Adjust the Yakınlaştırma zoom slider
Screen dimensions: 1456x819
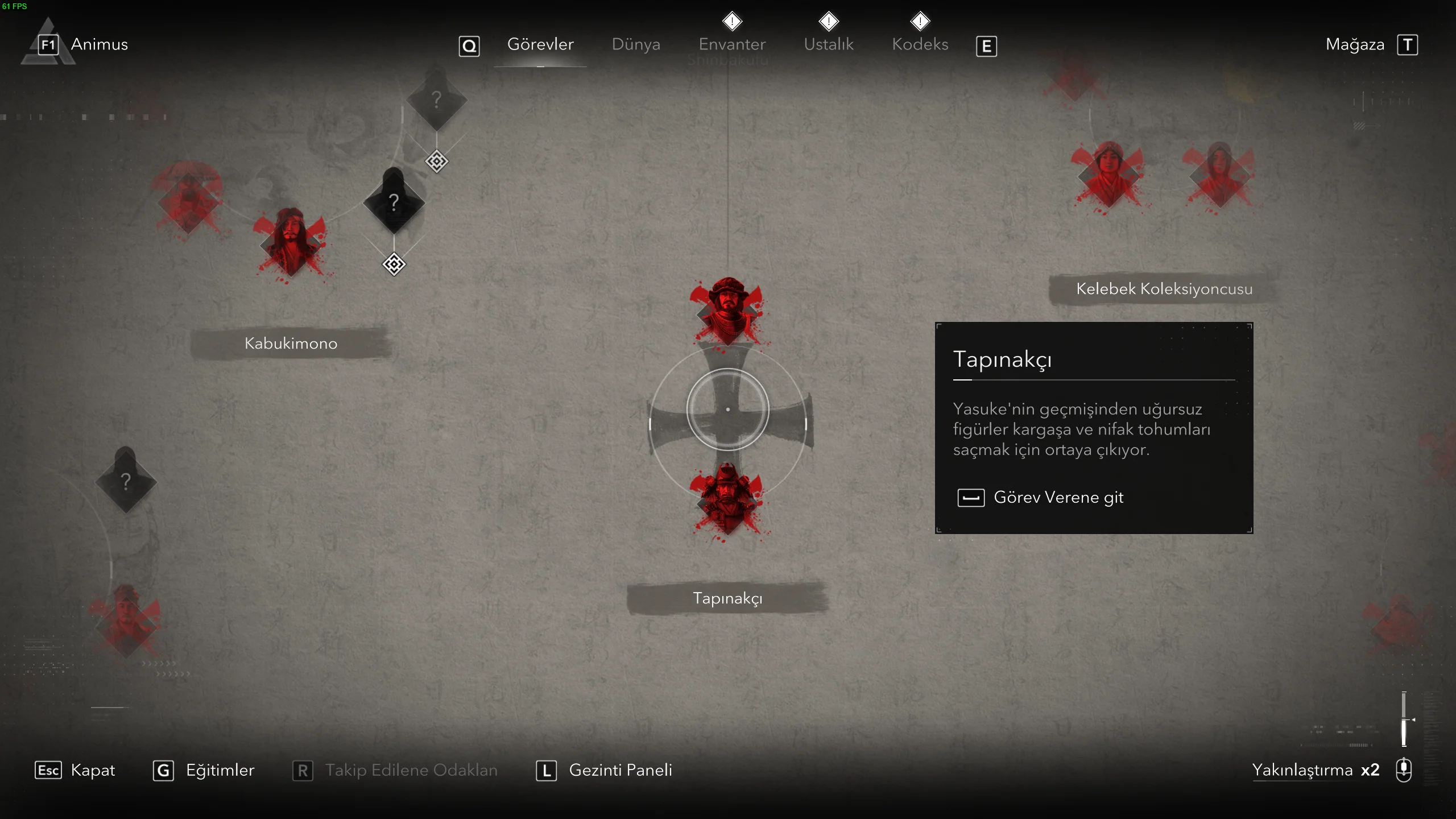point(1404,719)
